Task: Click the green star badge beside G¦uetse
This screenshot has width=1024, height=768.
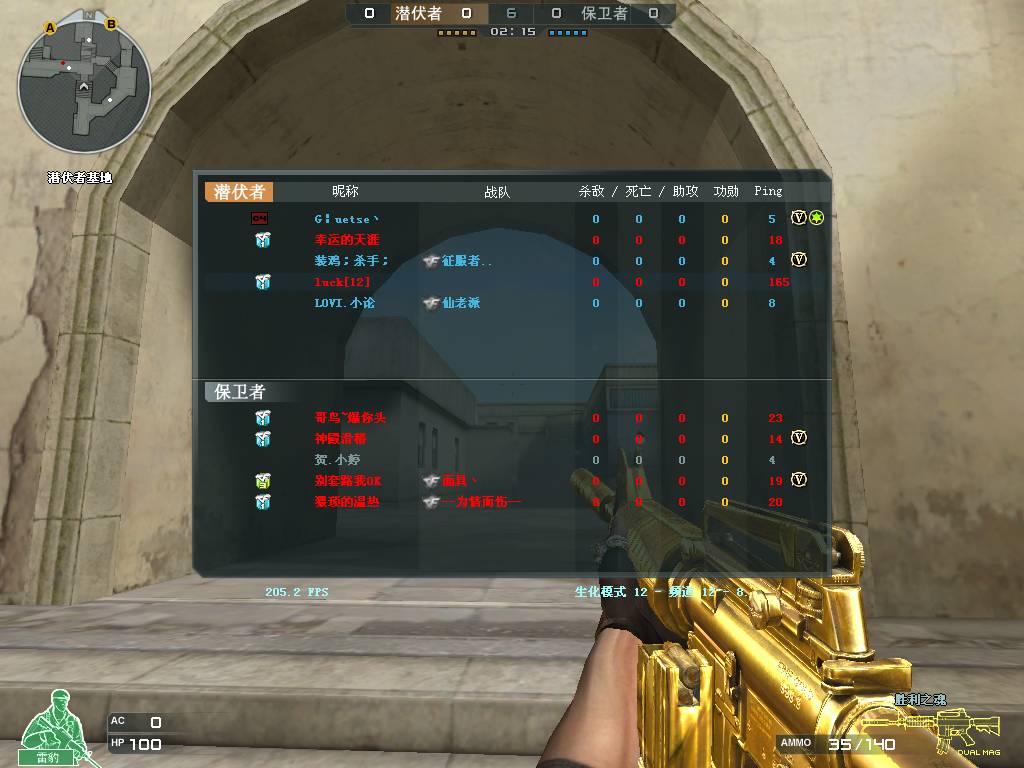Action: [x=816, y=218]
